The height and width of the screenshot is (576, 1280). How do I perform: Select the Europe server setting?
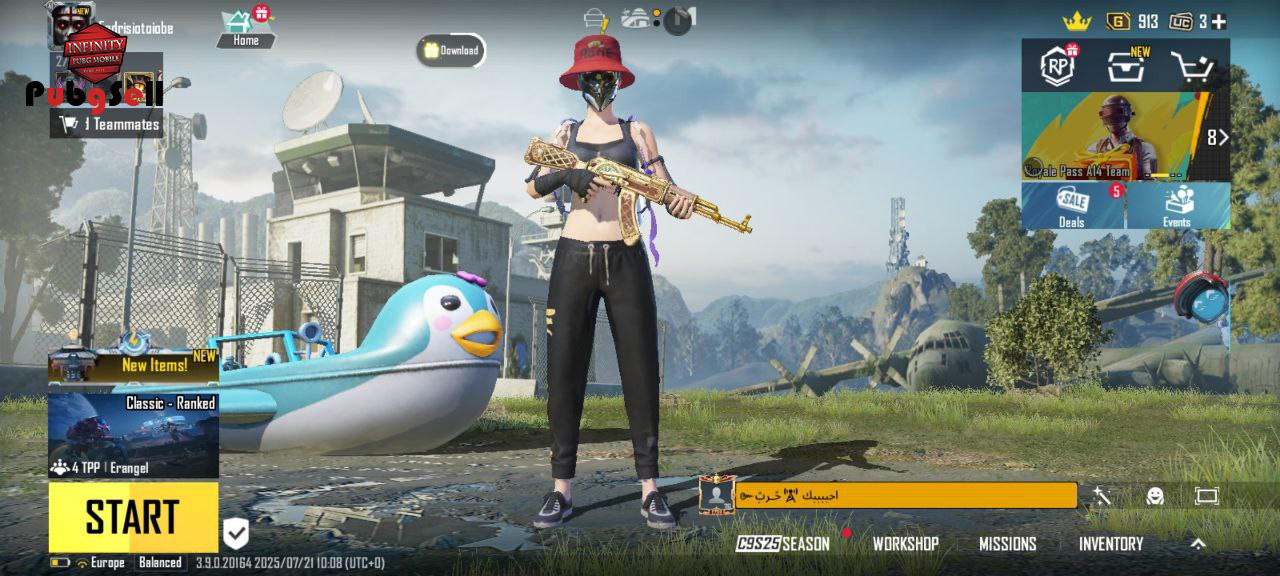(100, 563)
